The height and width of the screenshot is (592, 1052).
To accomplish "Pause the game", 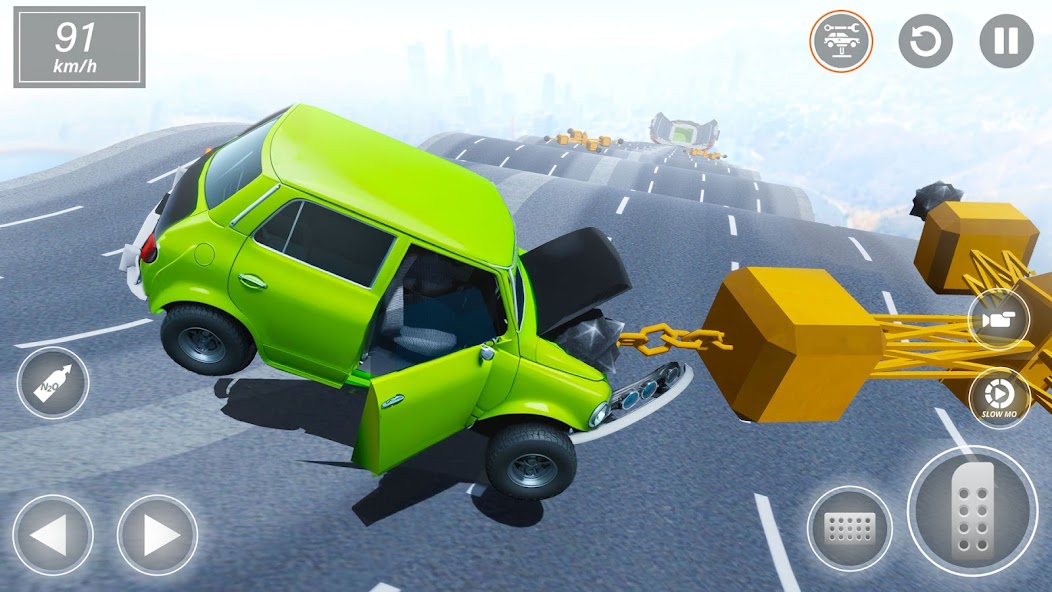I will click(x=1006, y=41).
